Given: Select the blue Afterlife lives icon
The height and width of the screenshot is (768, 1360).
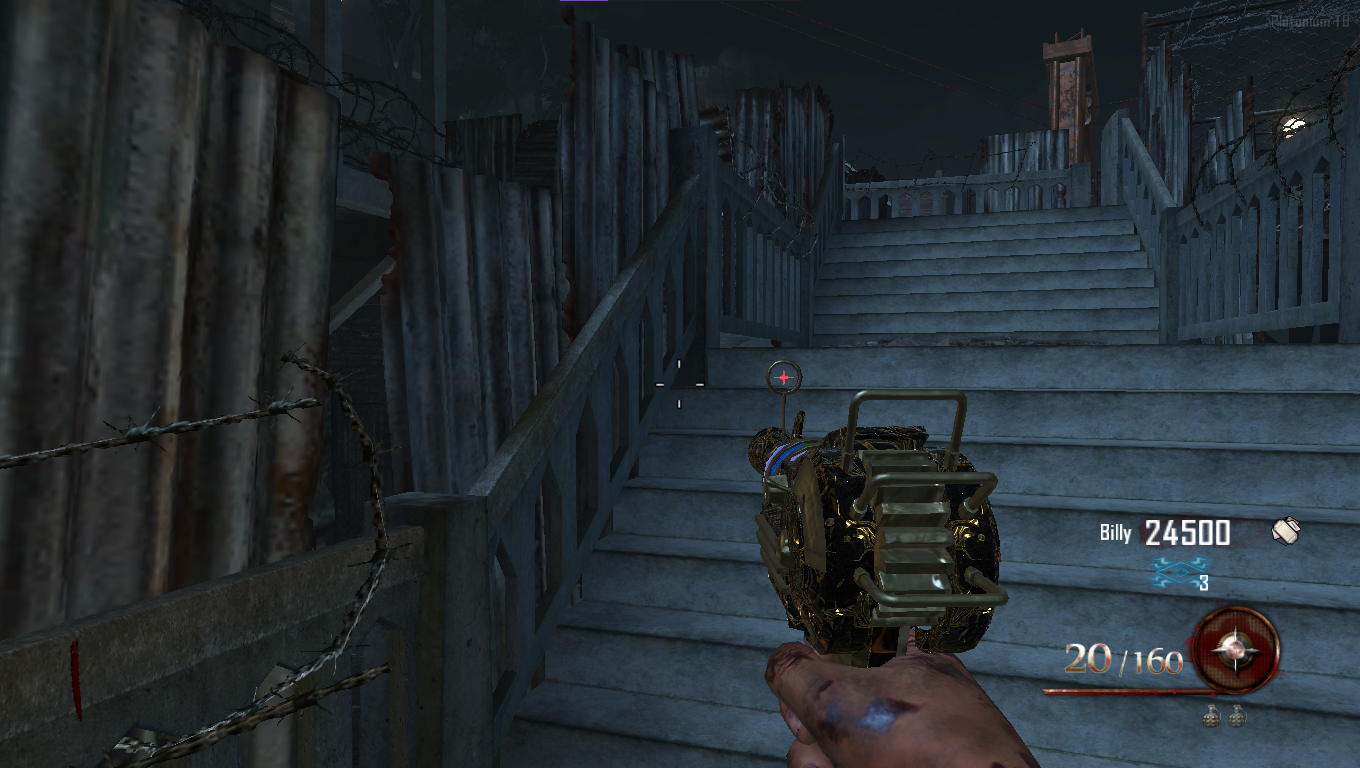Looking at the screenshot, I should click(1172, 573).
